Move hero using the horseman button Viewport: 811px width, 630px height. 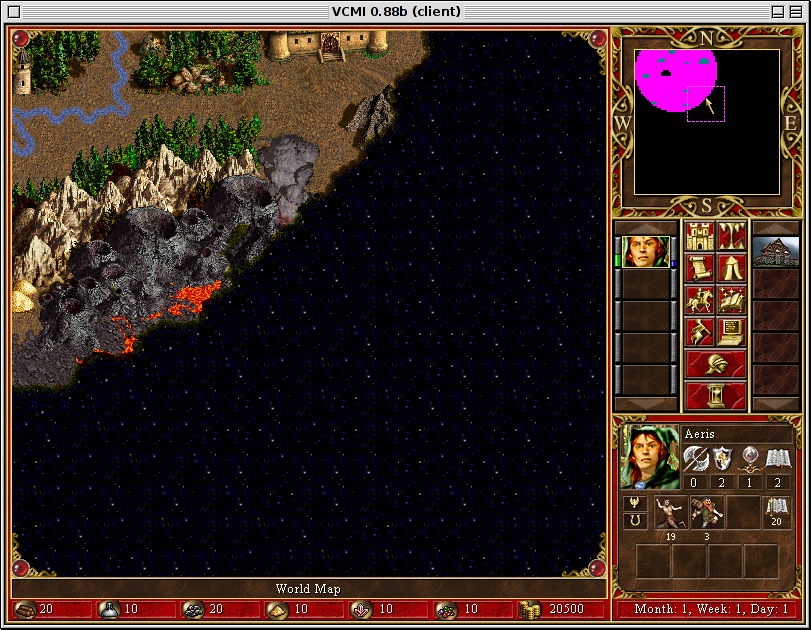click(x=699, y=299)
